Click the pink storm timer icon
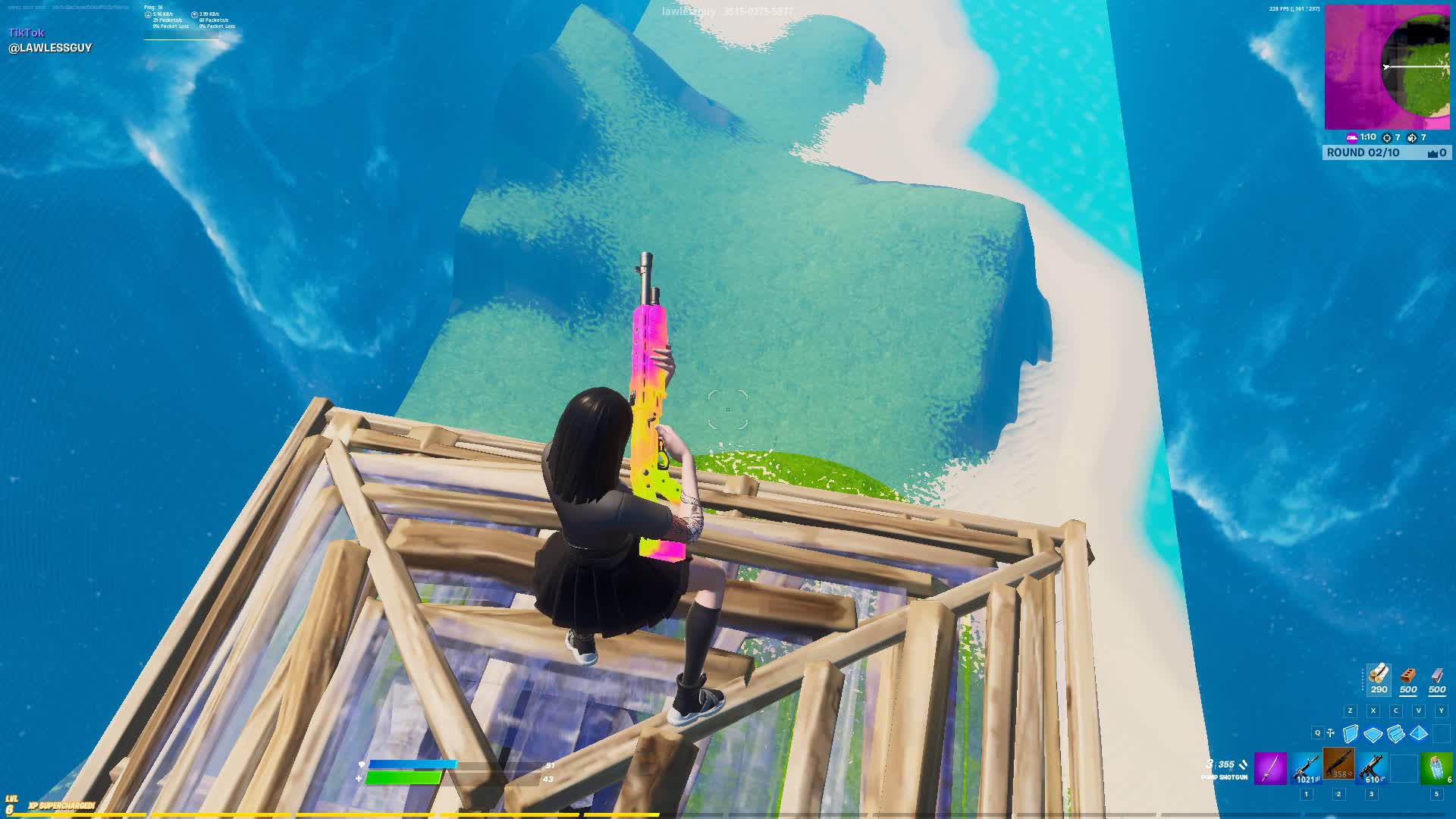 [x=1351, y=137]
